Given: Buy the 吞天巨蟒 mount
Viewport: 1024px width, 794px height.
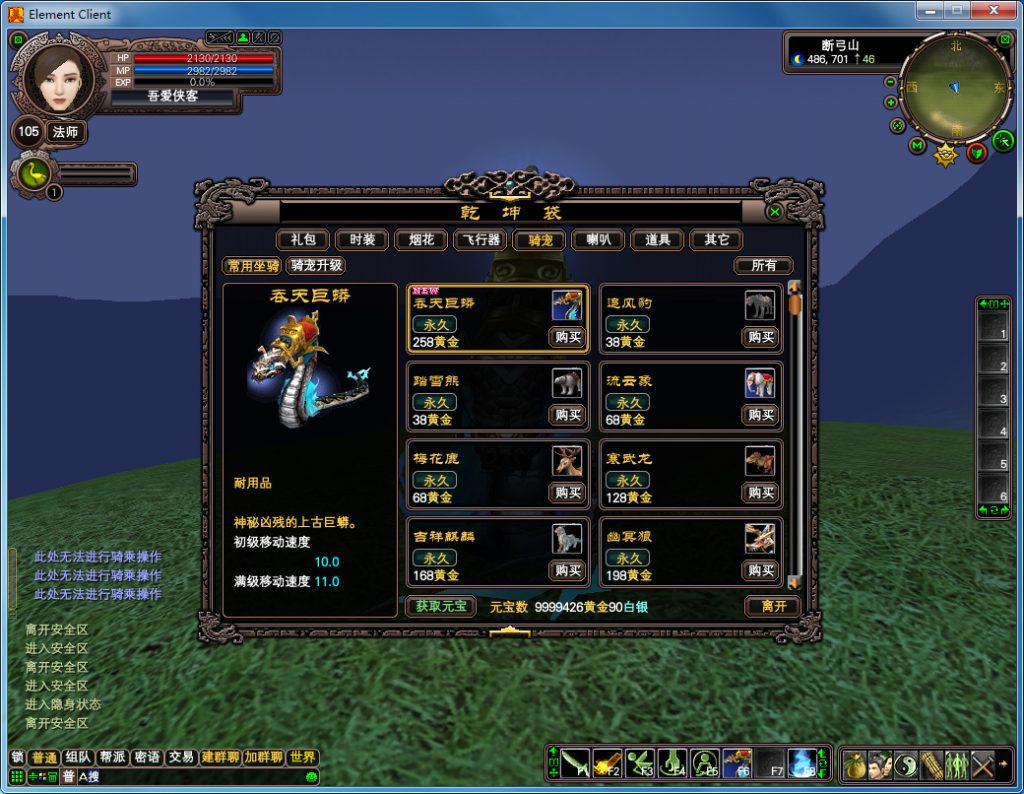Looking at the screenshot, I should 568,337.
